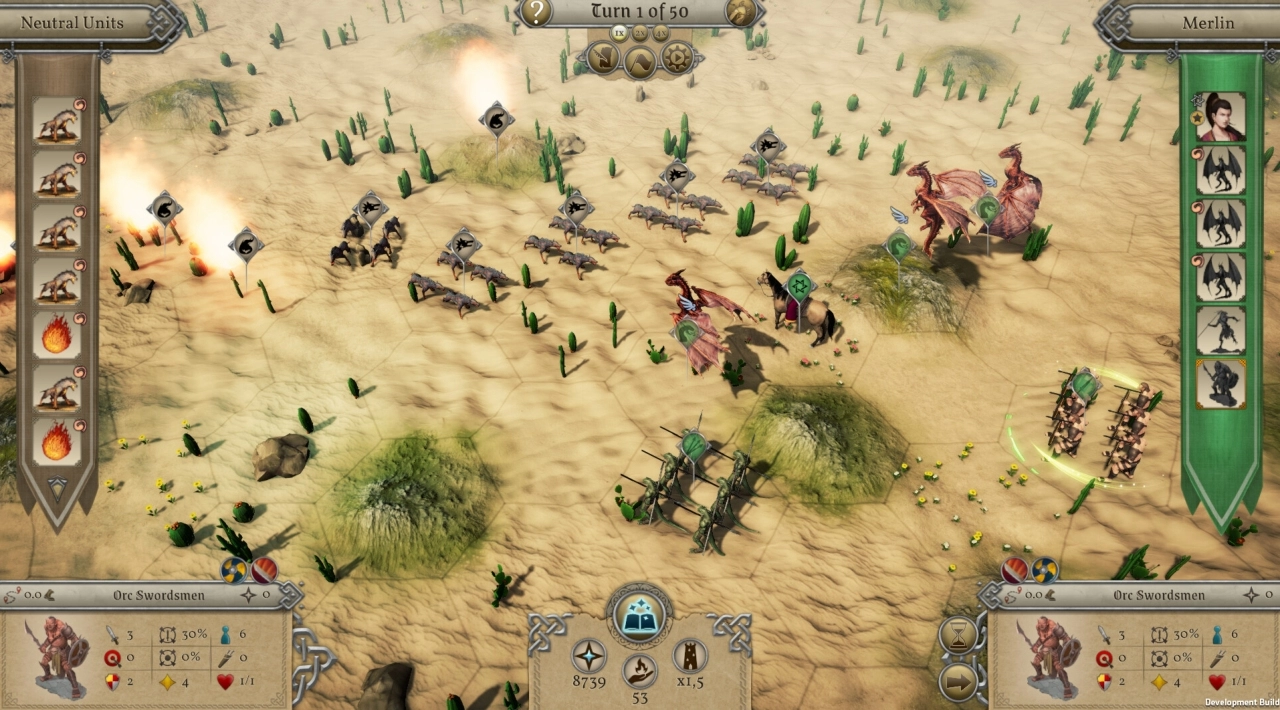Click the mana star icon above 8739
This screenshot has height=710, width=1280.
coord(589,657)
